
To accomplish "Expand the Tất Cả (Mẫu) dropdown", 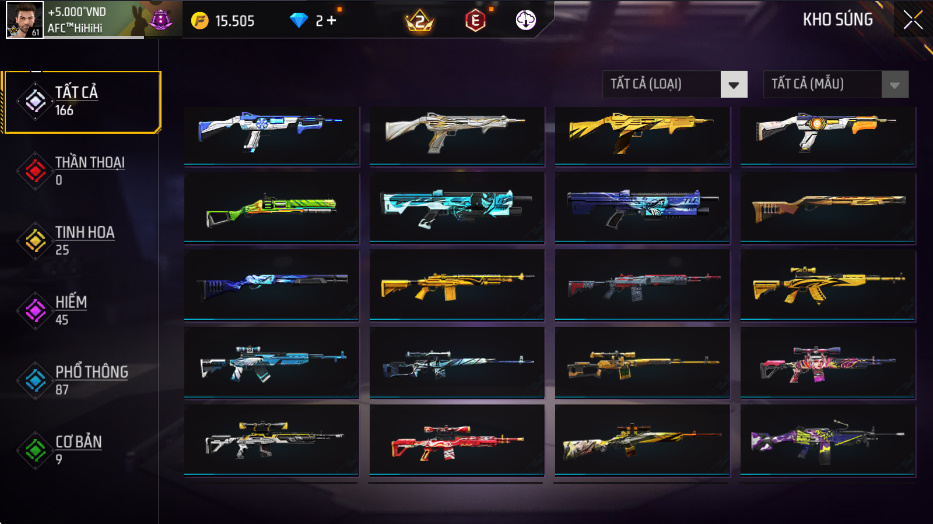I will 836,84.
